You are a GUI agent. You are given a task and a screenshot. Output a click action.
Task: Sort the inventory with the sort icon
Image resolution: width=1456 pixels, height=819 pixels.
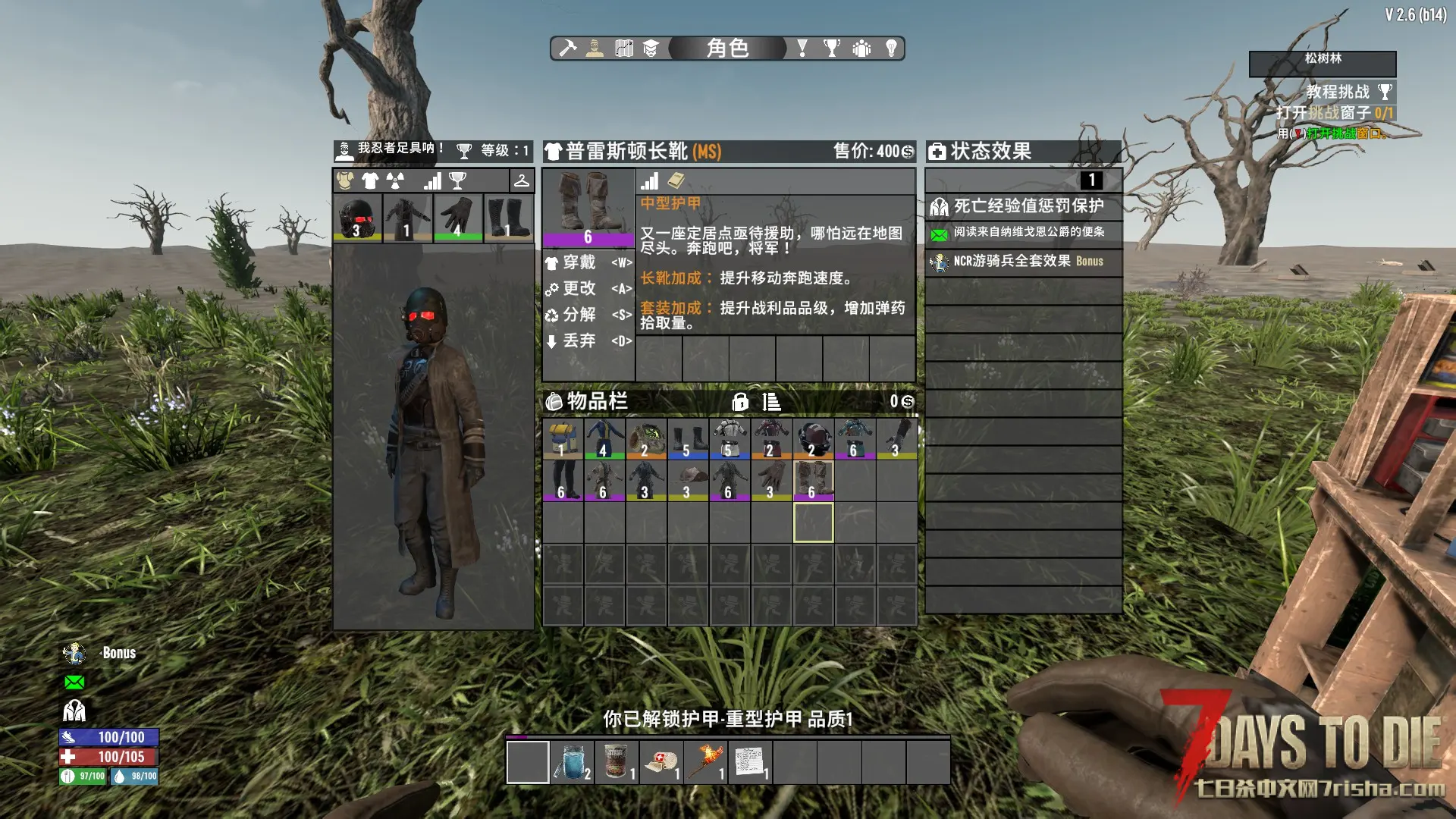(771, 402)
